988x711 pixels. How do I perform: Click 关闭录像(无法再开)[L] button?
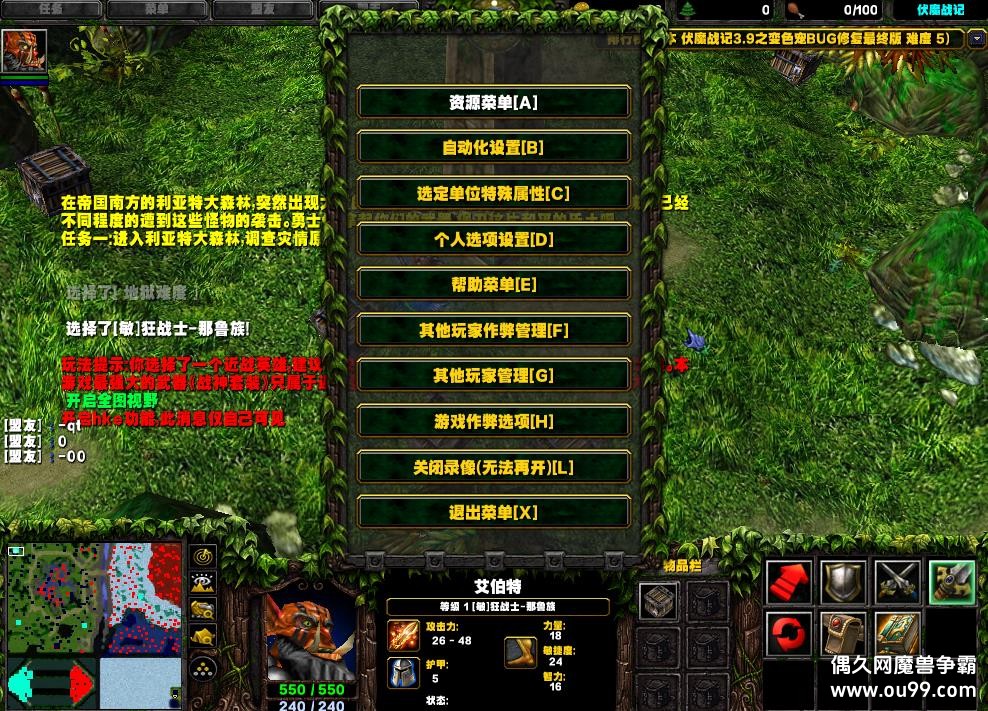pyautogui.click(x=494, y=468)
